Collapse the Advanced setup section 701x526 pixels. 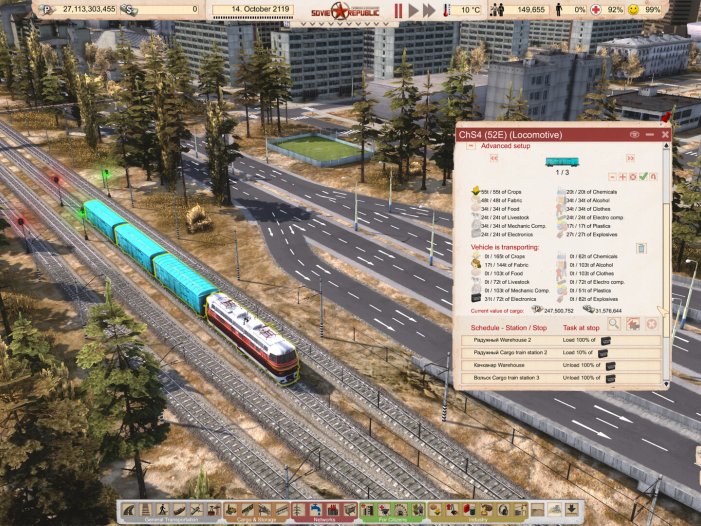(x=472, y=146)
